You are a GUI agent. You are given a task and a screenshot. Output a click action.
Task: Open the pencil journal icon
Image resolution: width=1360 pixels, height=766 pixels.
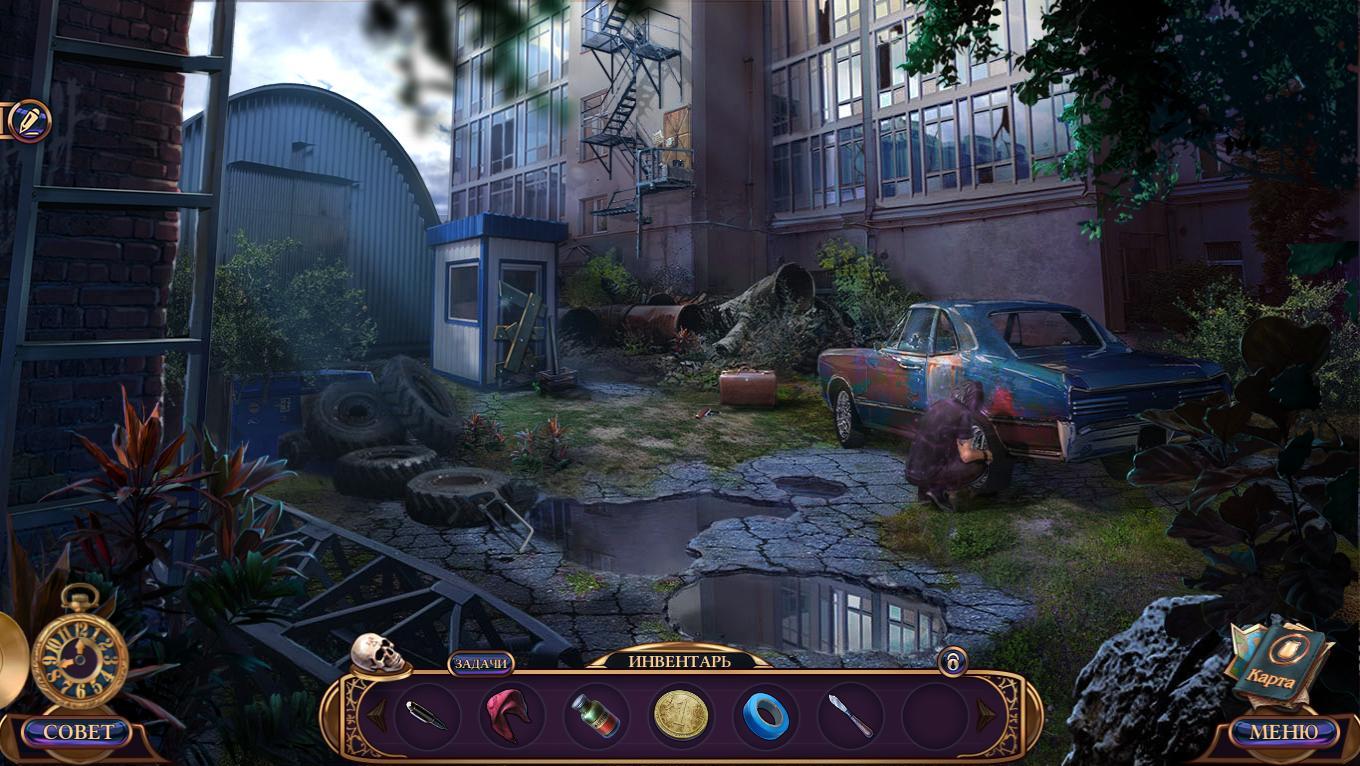[x=29, y=121]
